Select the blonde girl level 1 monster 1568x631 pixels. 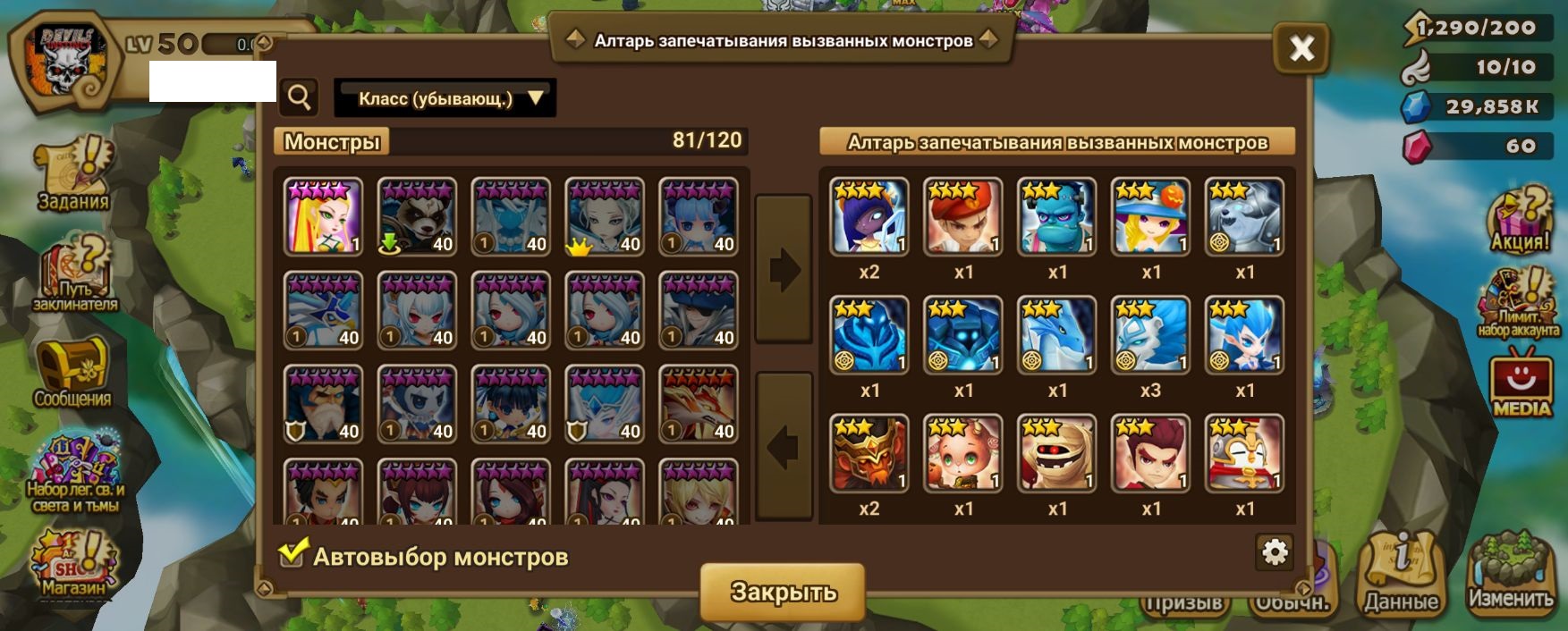click(x=323, y=216)
